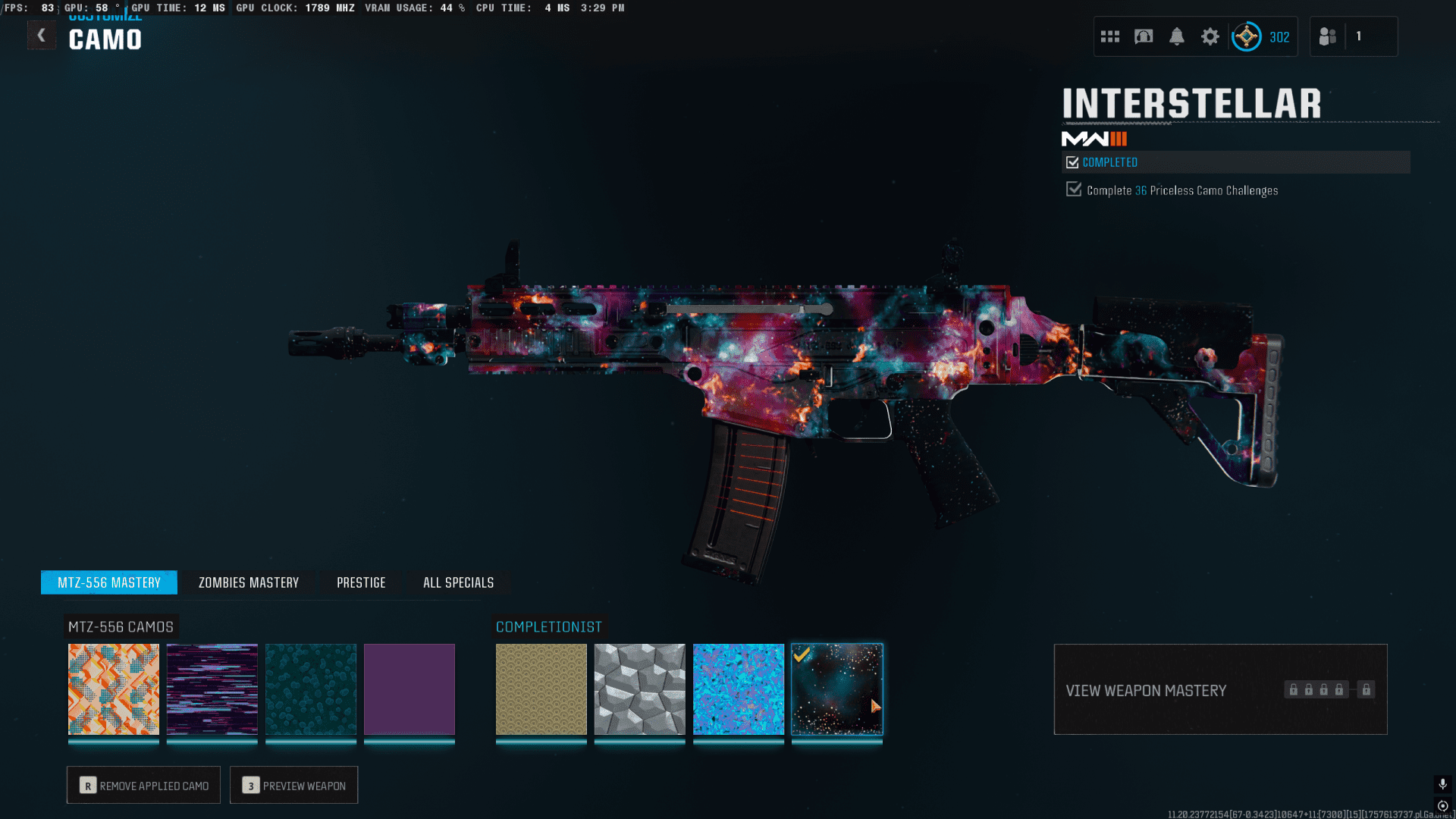Image resolution: width=1456 pixels, height=819 pixels.
Task: Go back with the top-left arrow
Action: tap(42, 36)
